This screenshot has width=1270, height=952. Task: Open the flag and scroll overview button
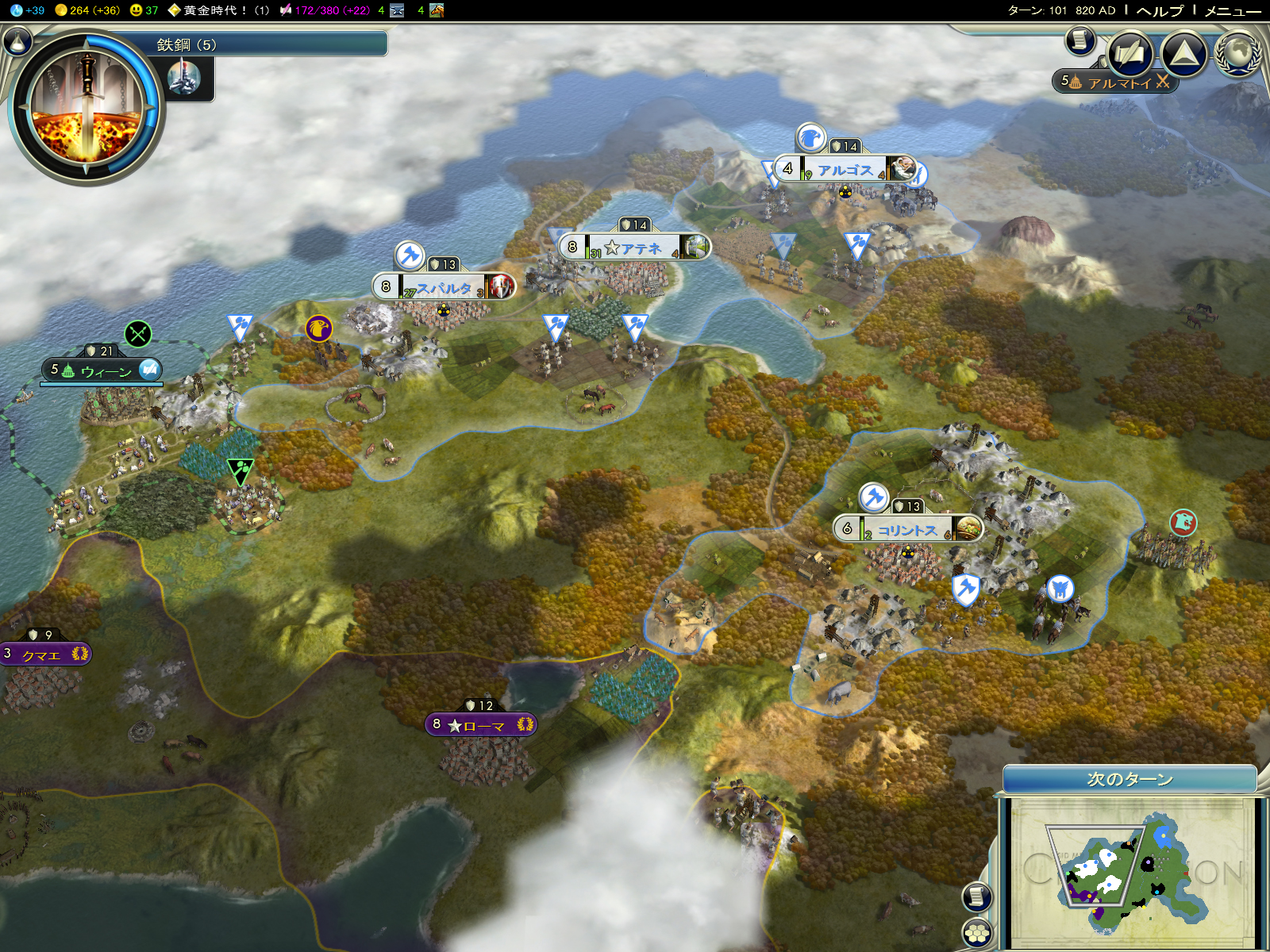pyautogui.click(x=1130, y=53)
